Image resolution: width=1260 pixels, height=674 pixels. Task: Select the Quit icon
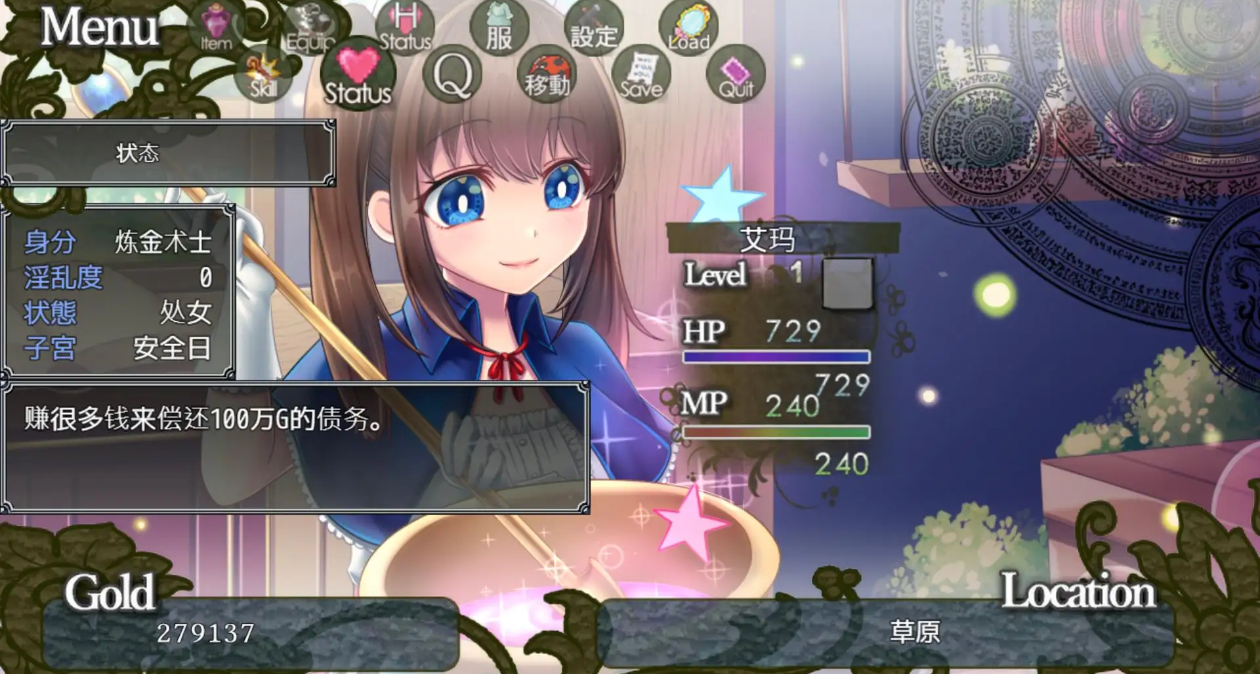(736, 74)
